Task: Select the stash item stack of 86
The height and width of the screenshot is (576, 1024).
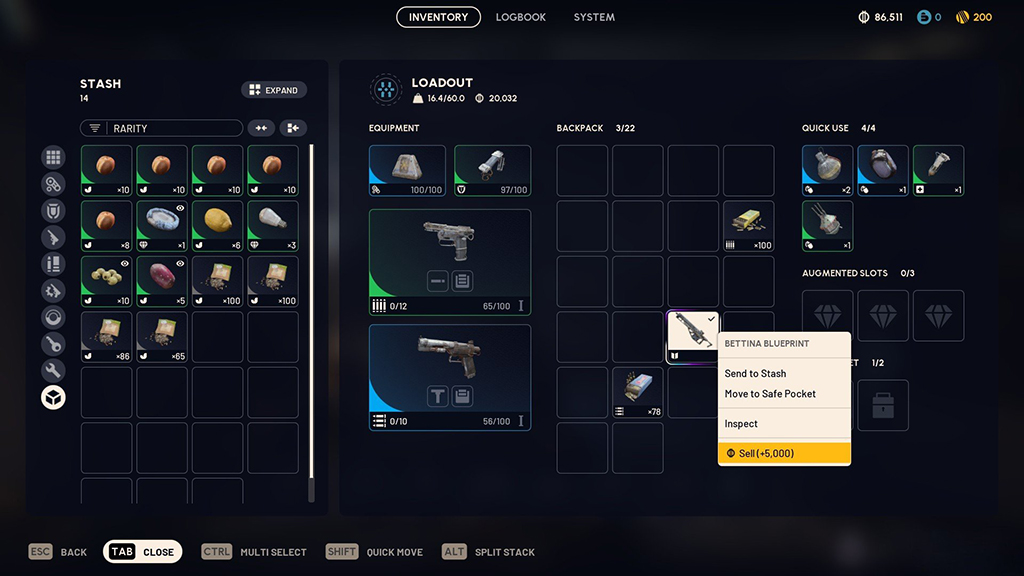Action: [106, 336]
